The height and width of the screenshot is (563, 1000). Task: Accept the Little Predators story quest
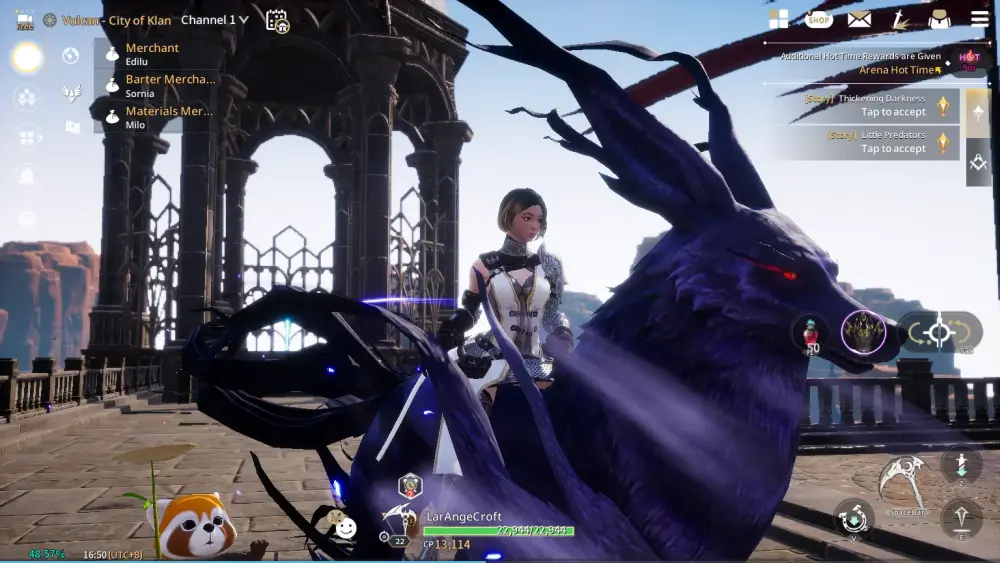(x=880, y=142)
